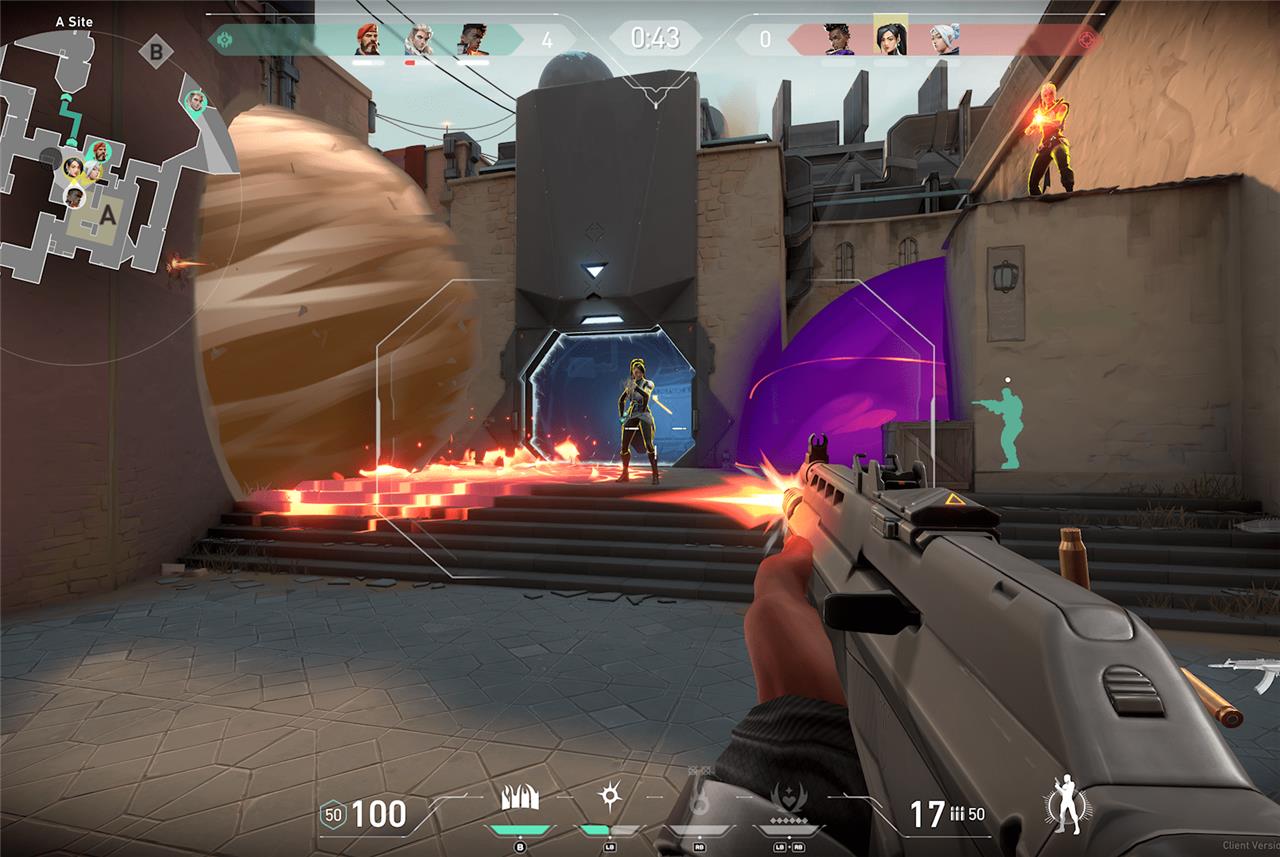Click the agent stance icon beside the ammo count
The image size is (1280, 857).
point(1065,805)
